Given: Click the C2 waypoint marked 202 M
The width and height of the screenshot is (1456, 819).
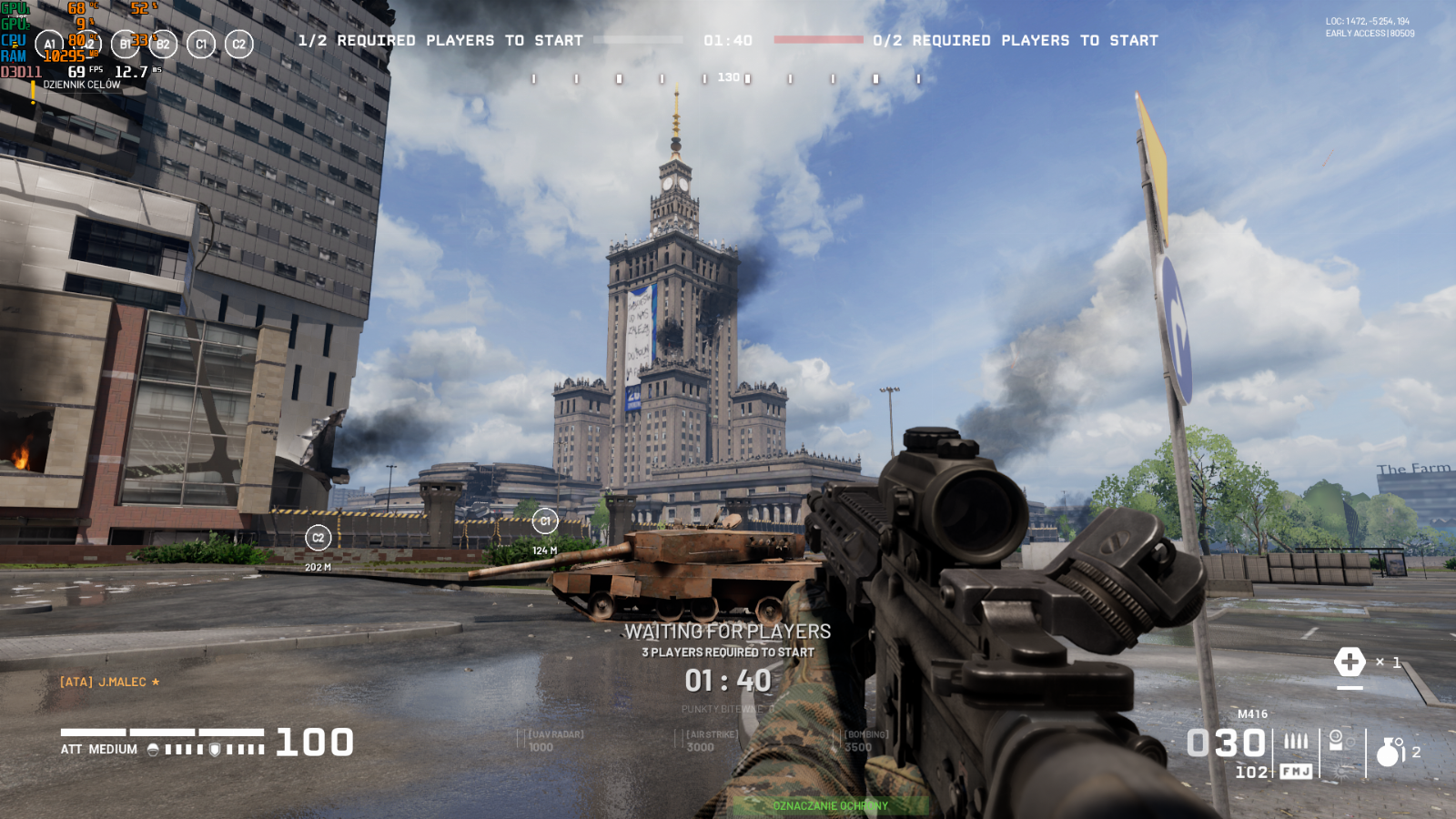Looking at the screenshot, I should point(318,538).
